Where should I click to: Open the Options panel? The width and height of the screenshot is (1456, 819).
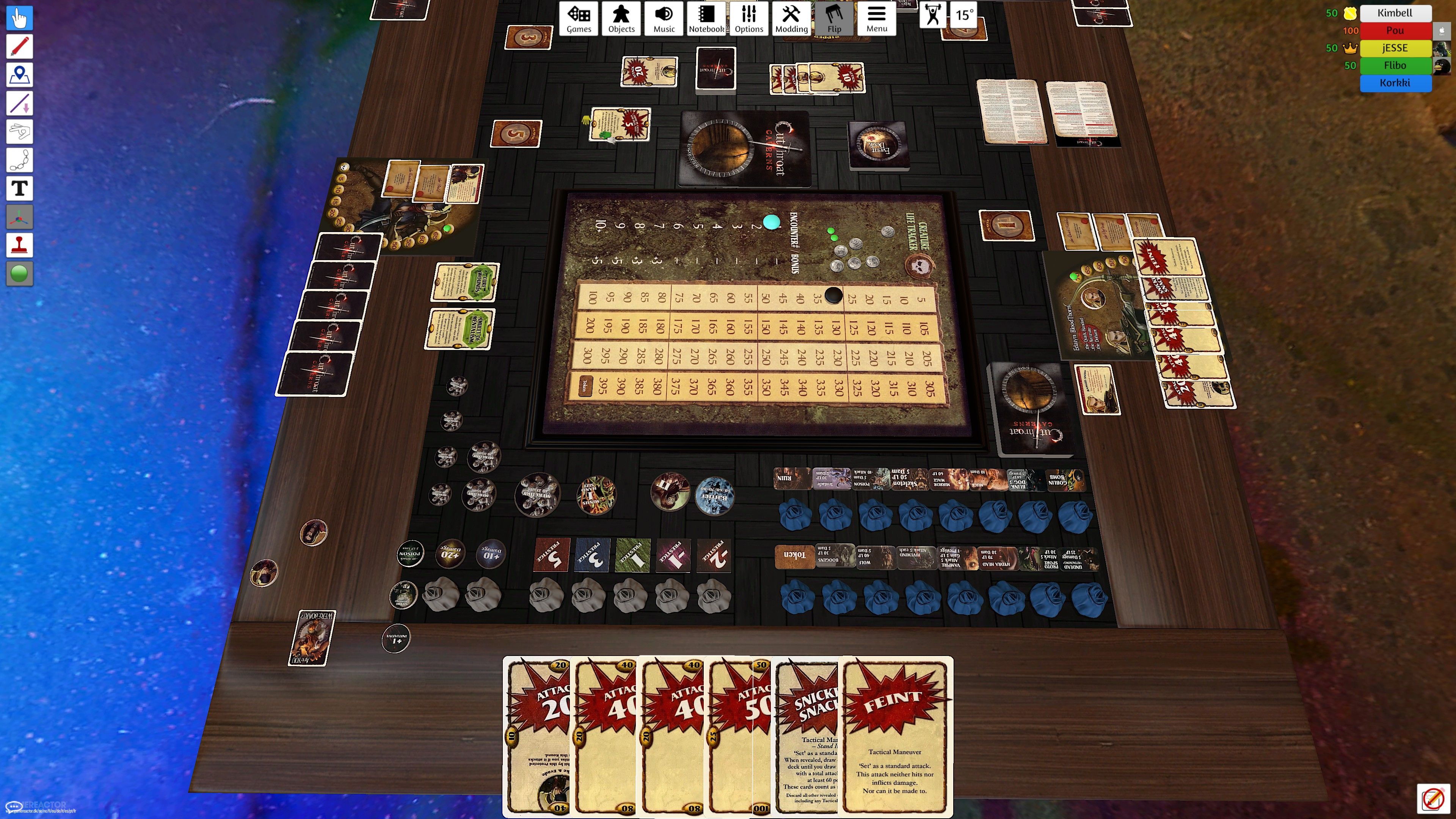click(x=748, y=19)
